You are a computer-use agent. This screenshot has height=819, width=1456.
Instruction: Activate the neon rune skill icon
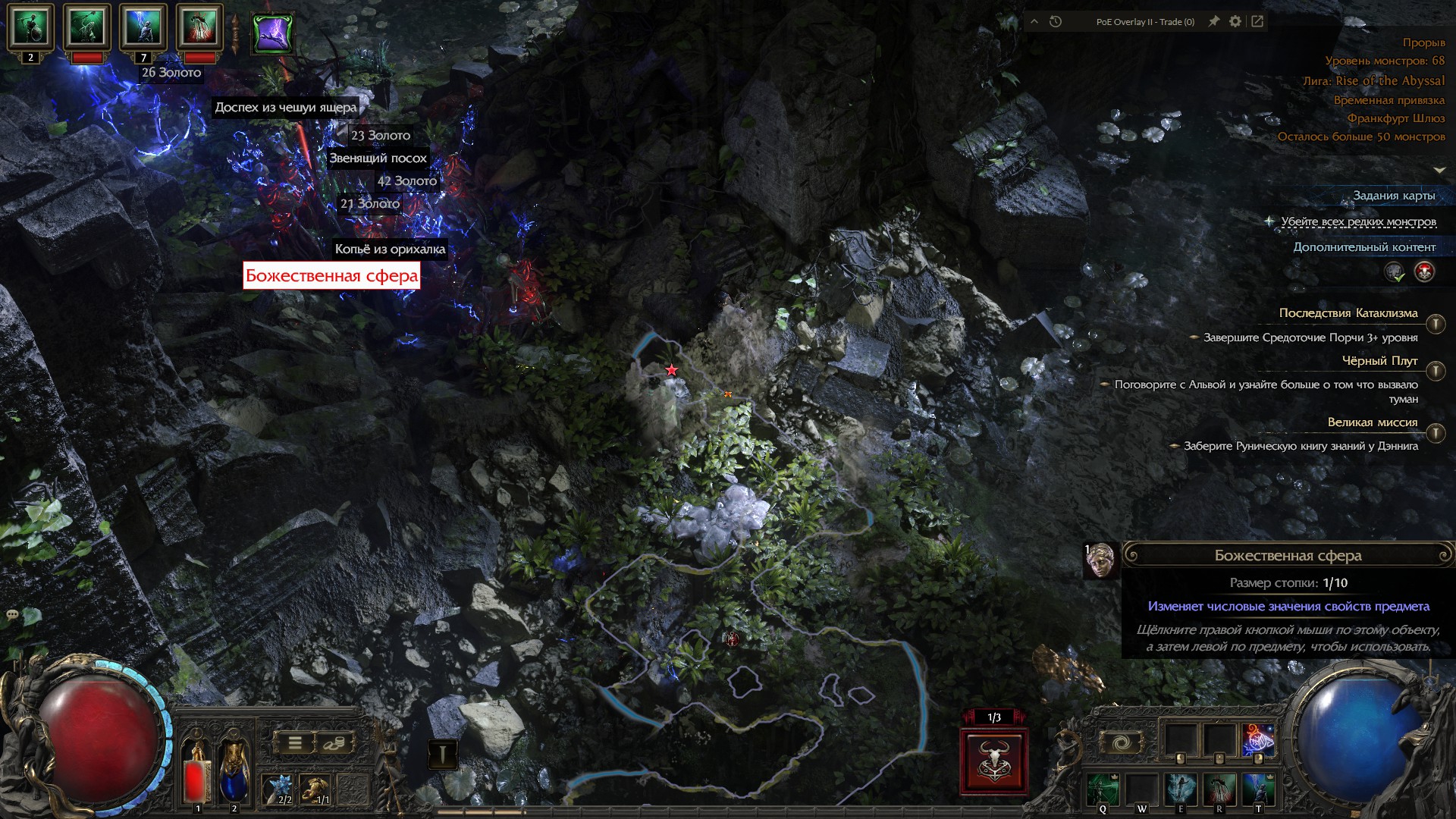point(1258,740)
